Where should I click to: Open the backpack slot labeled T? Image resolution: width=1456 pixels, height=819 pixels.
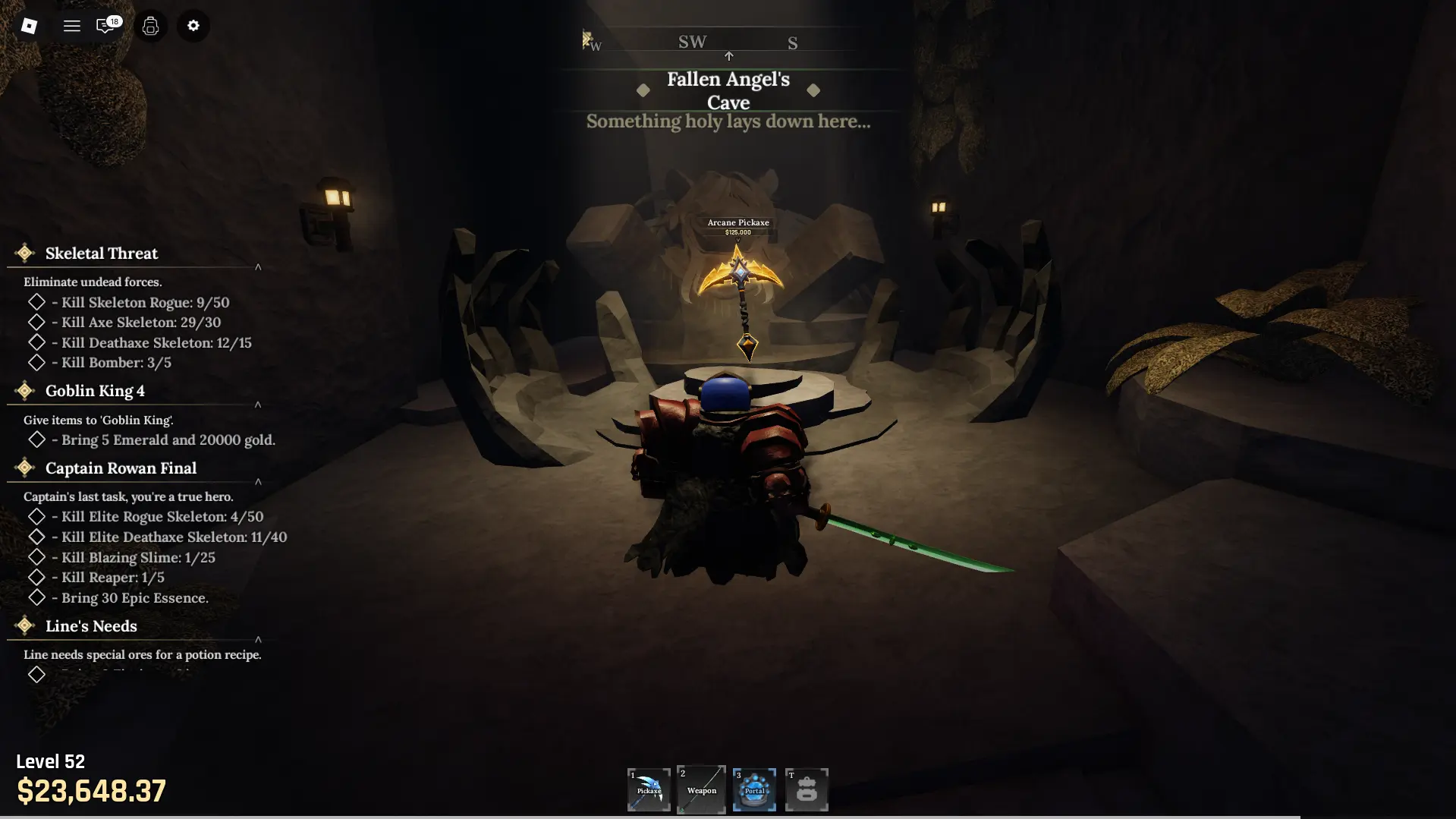807,789
